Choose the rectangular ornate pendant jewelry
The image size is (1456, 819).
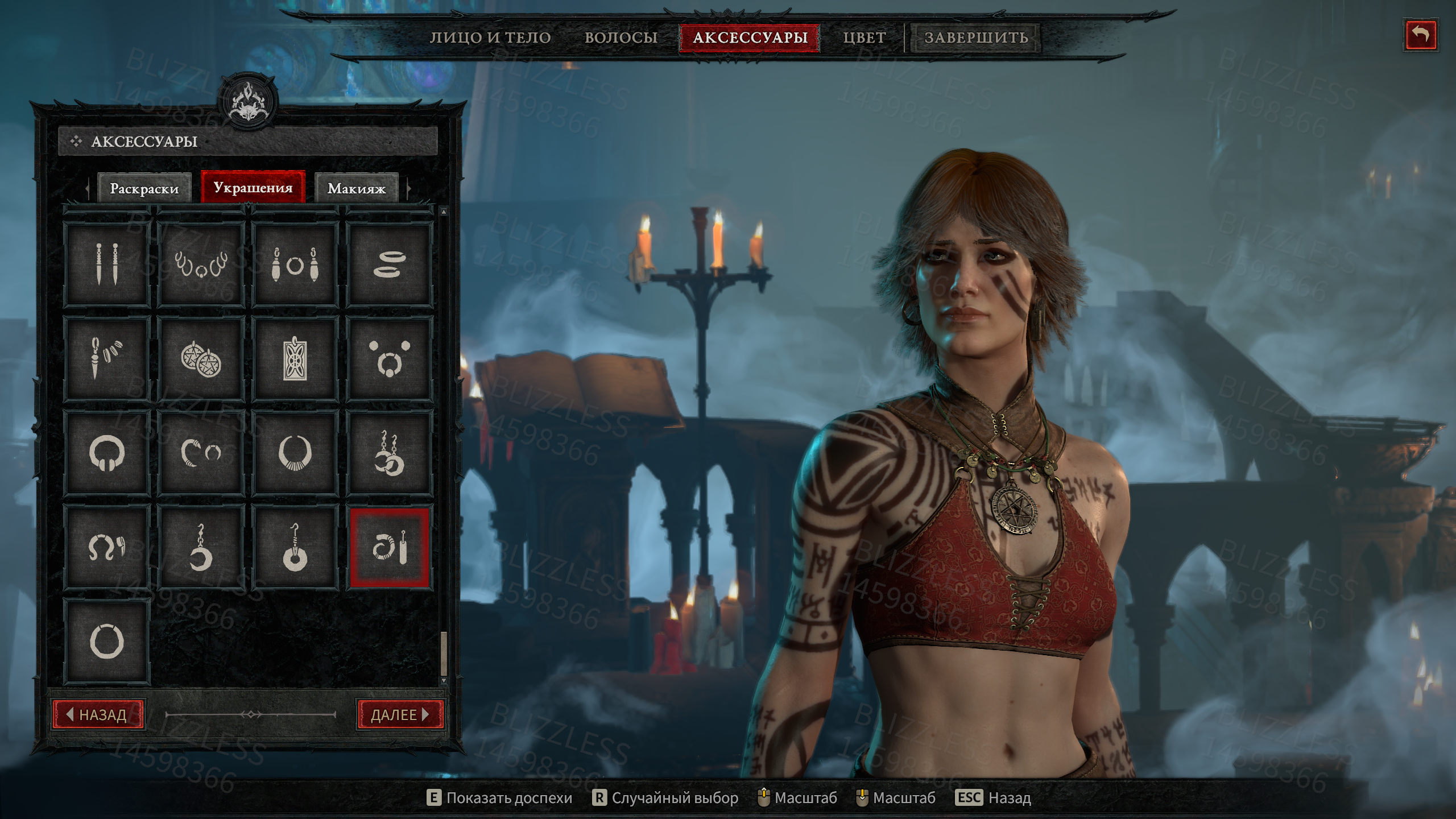pos(295,359)
